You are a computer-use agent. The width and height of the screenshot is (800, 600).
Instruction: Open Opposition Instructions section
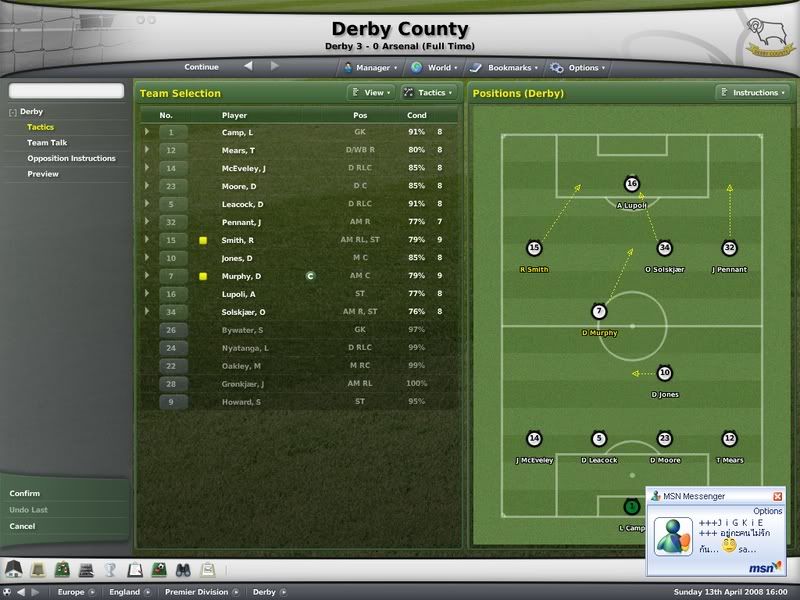pos(71,158)
